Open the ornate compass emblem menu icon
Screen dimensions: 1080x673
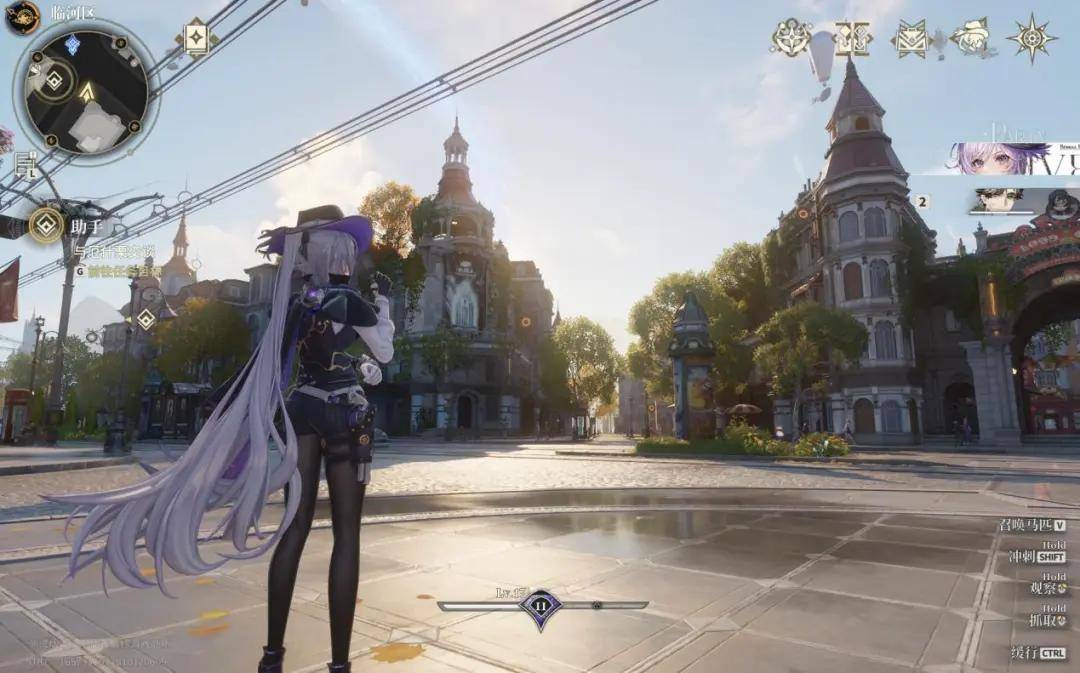pyautogui.click(x=791, y=38)
